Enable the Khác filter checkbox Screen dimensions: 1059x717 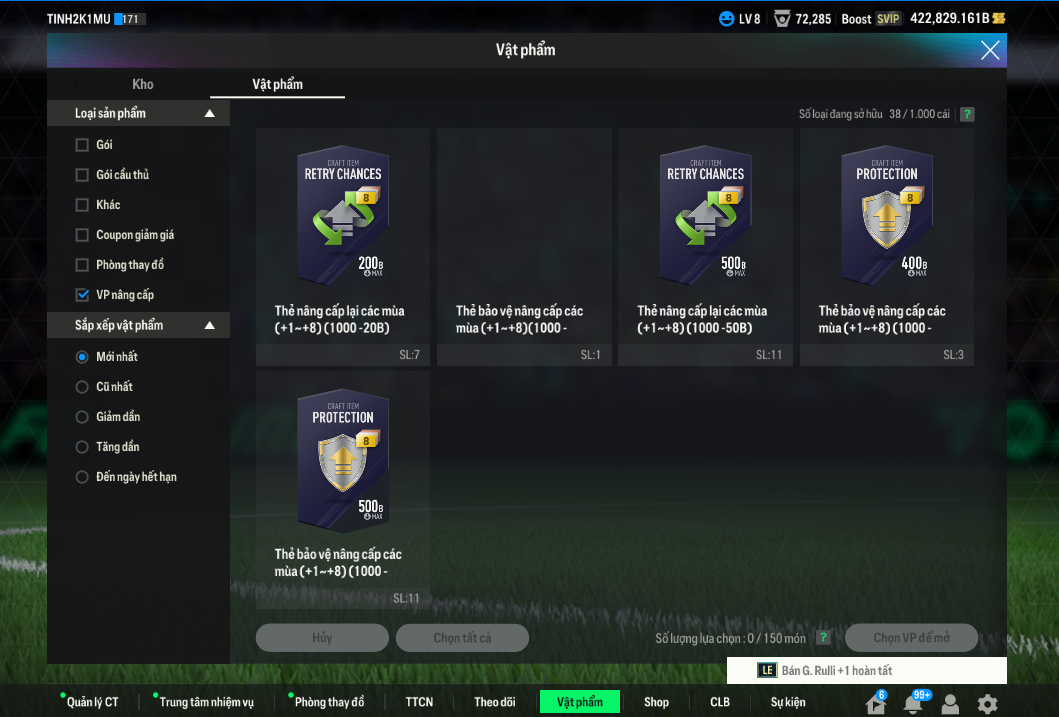click(82, 205)
